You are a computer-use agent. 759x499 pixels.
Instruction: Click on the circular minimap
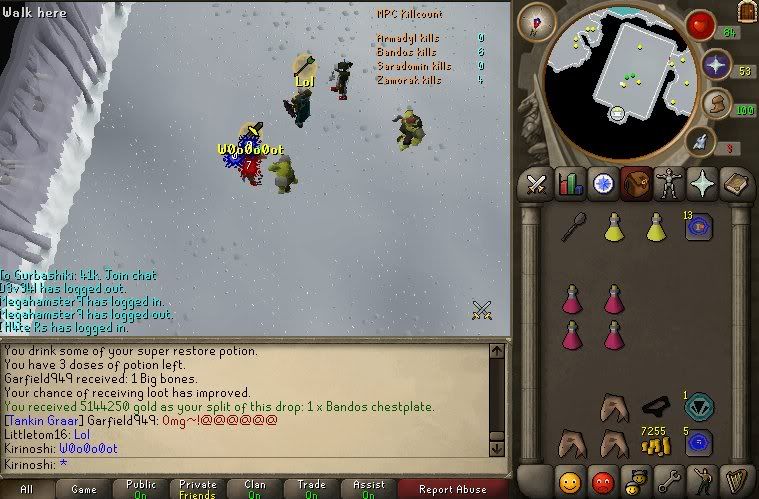tap(618, 68)
